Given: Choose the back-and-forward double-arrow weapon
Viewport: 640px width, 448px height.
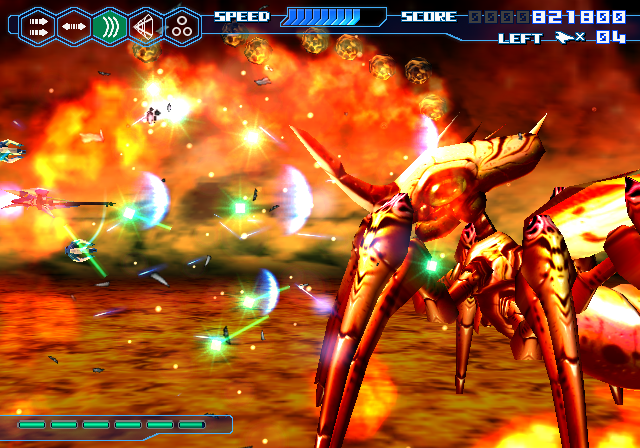Looking at the screenshot, I should click(73, 26).
